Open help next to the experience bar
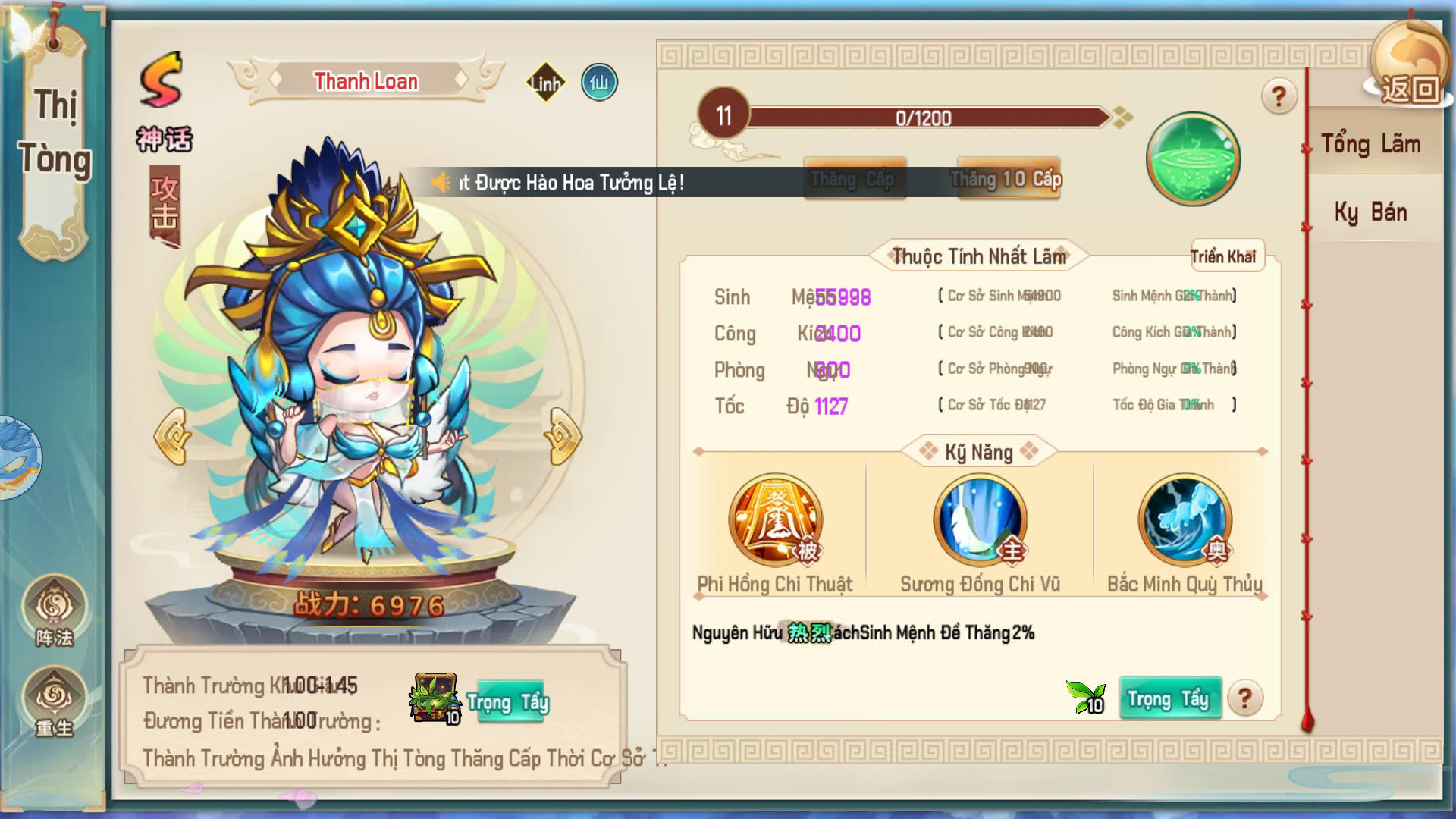Screen dimensions: 1456x819 (x=1279, y=96)
